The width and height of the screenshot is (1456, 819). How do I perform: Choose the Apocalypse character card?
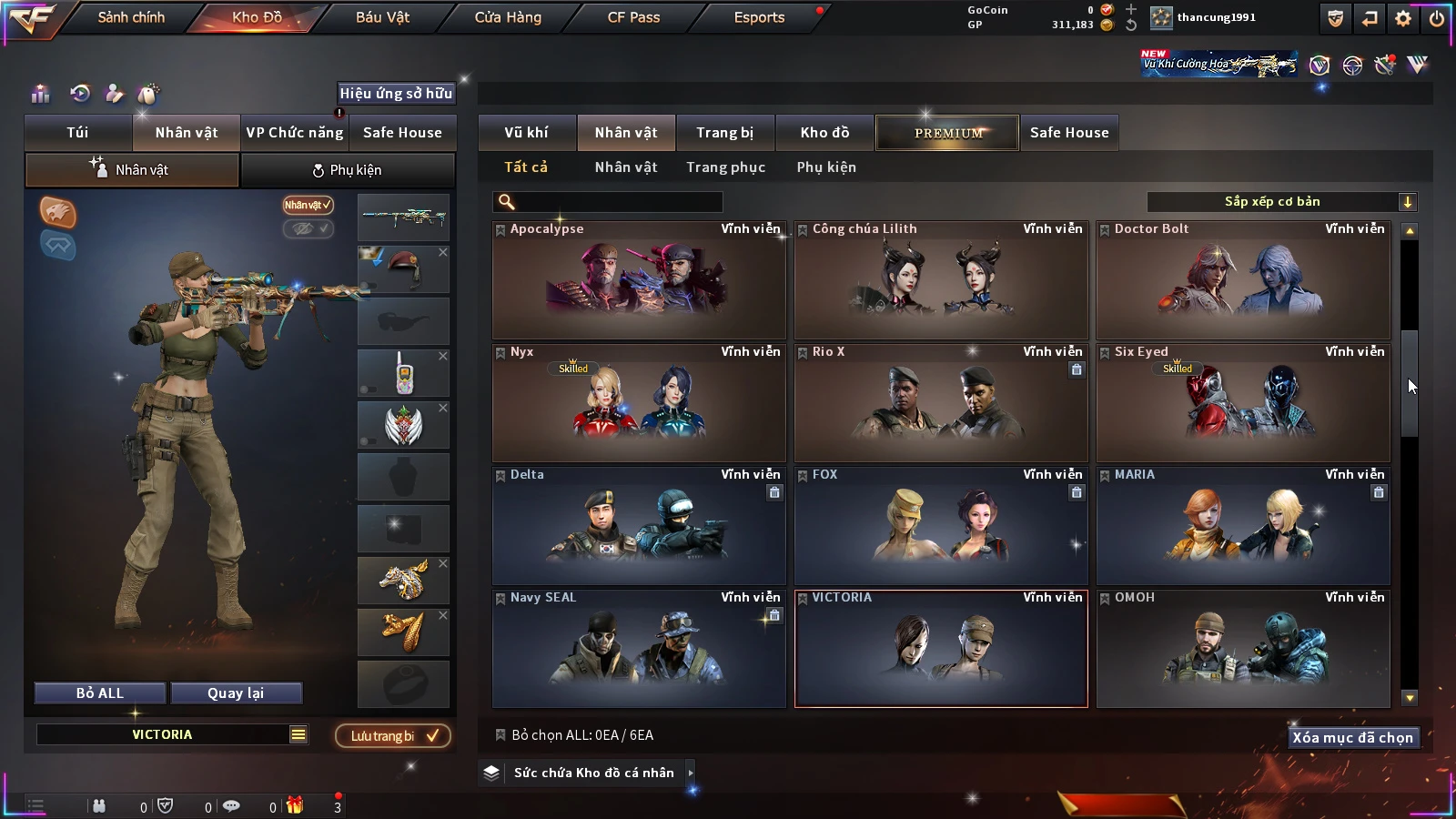[639, 280]
